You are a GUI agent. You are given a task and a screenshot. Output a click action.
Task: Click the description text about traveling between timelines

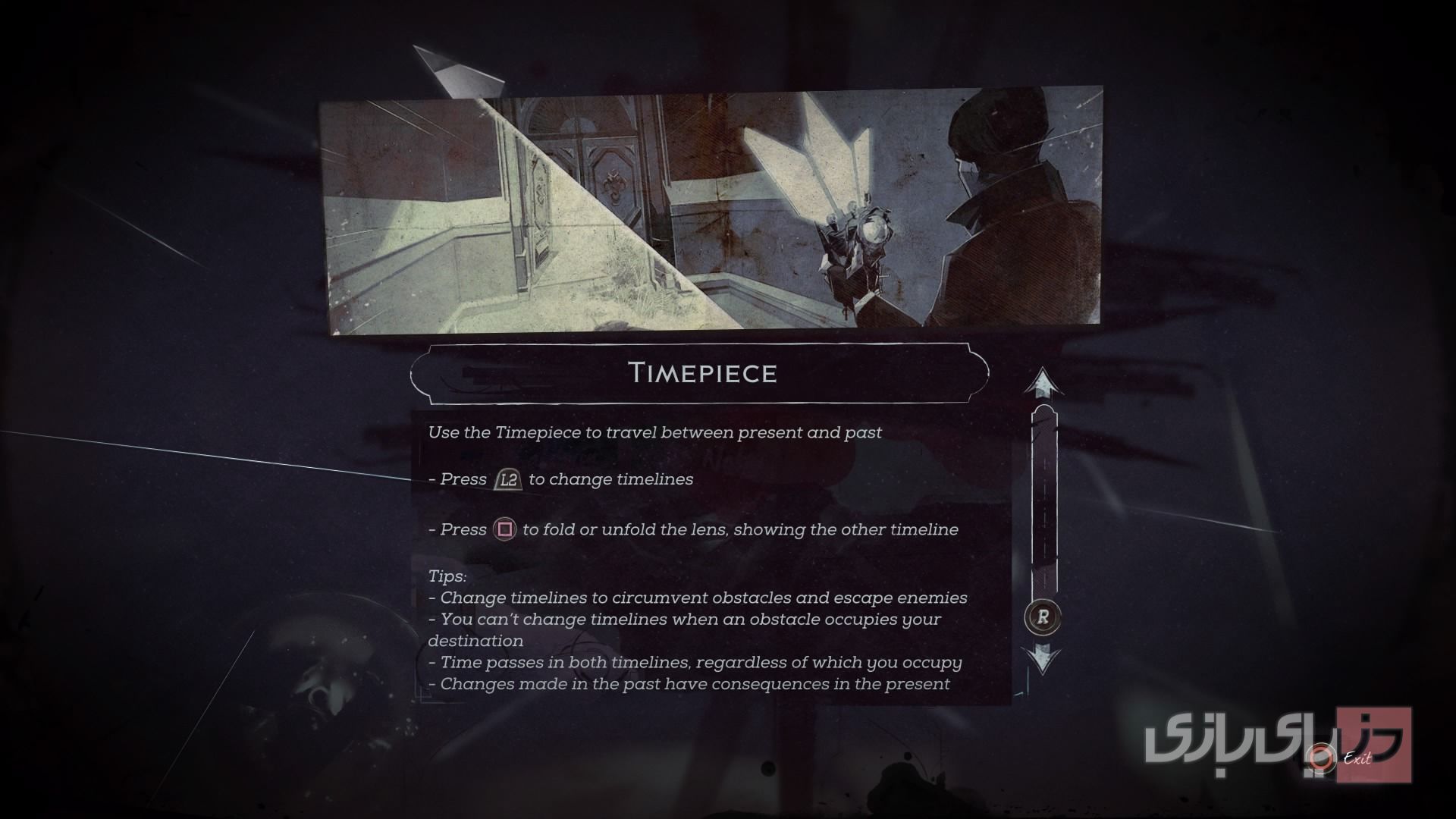[655, 433]
